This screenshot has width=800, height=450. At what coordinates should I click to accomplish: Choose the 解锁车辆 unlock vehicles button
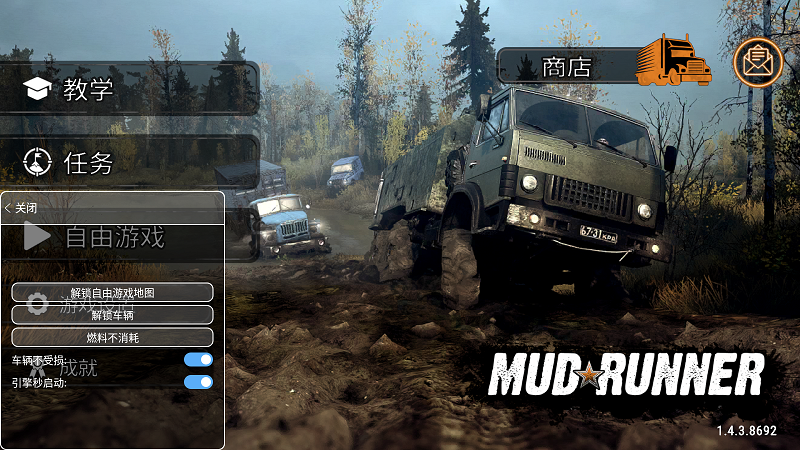pyautogui.click(x=113, y=315)
